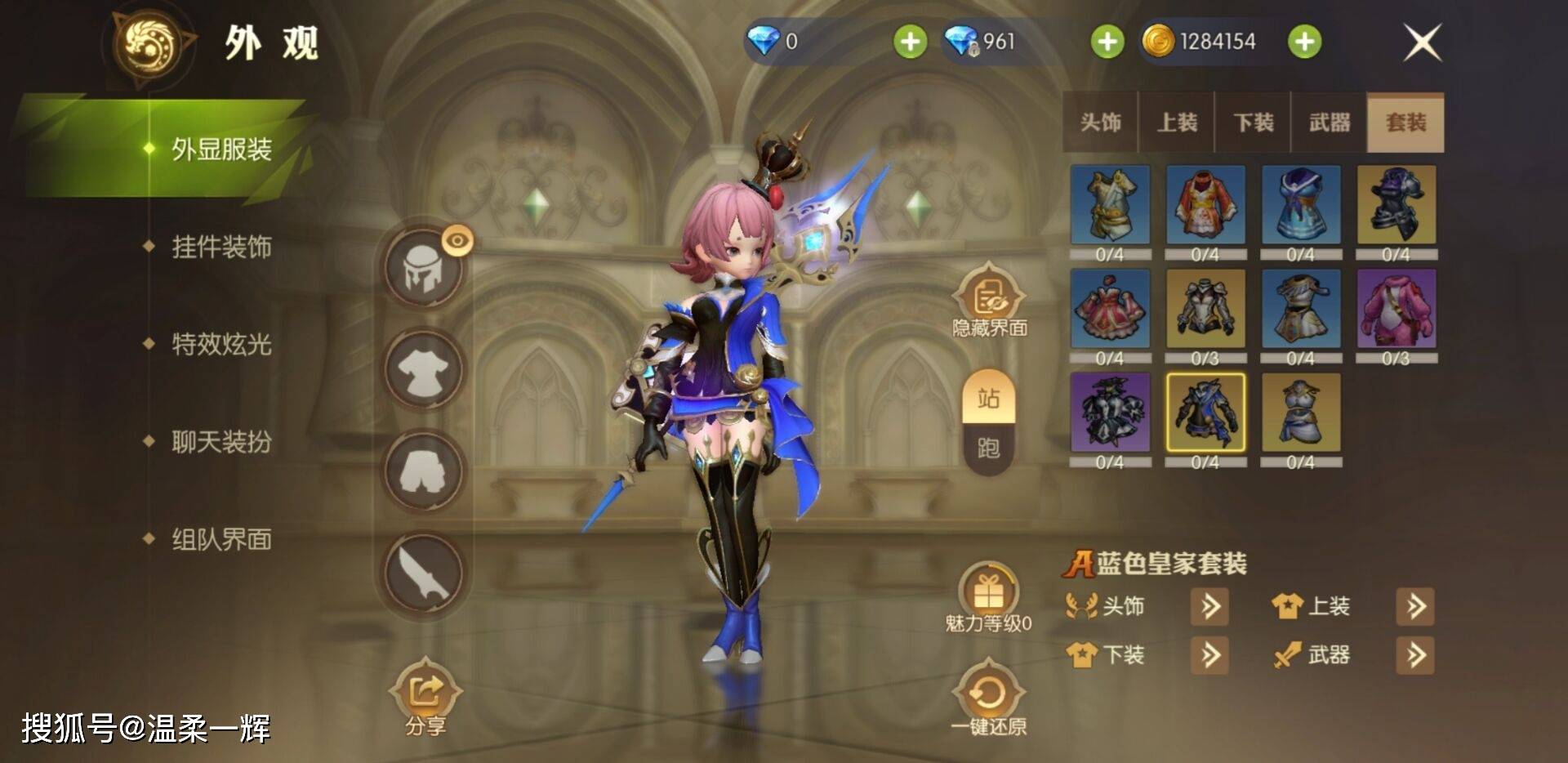Select the weapon sword equipment slot
The height and width of the screenshot is (763, 1568).
424,573
